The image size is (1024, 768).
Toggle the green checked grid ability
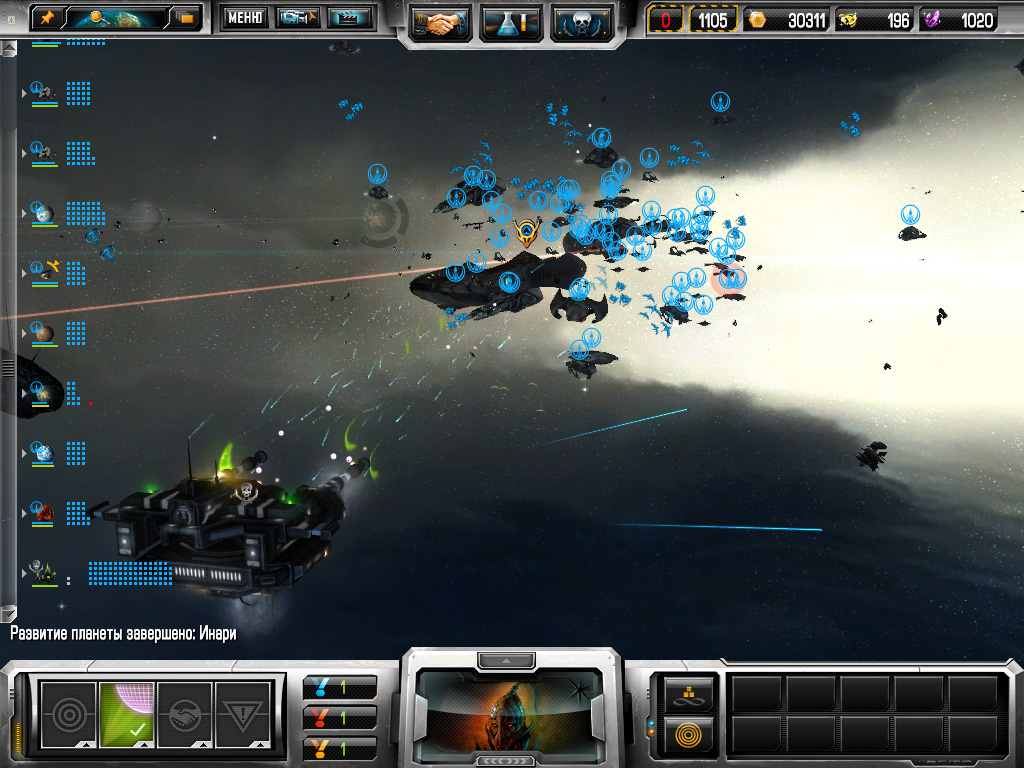coord(127,714)
